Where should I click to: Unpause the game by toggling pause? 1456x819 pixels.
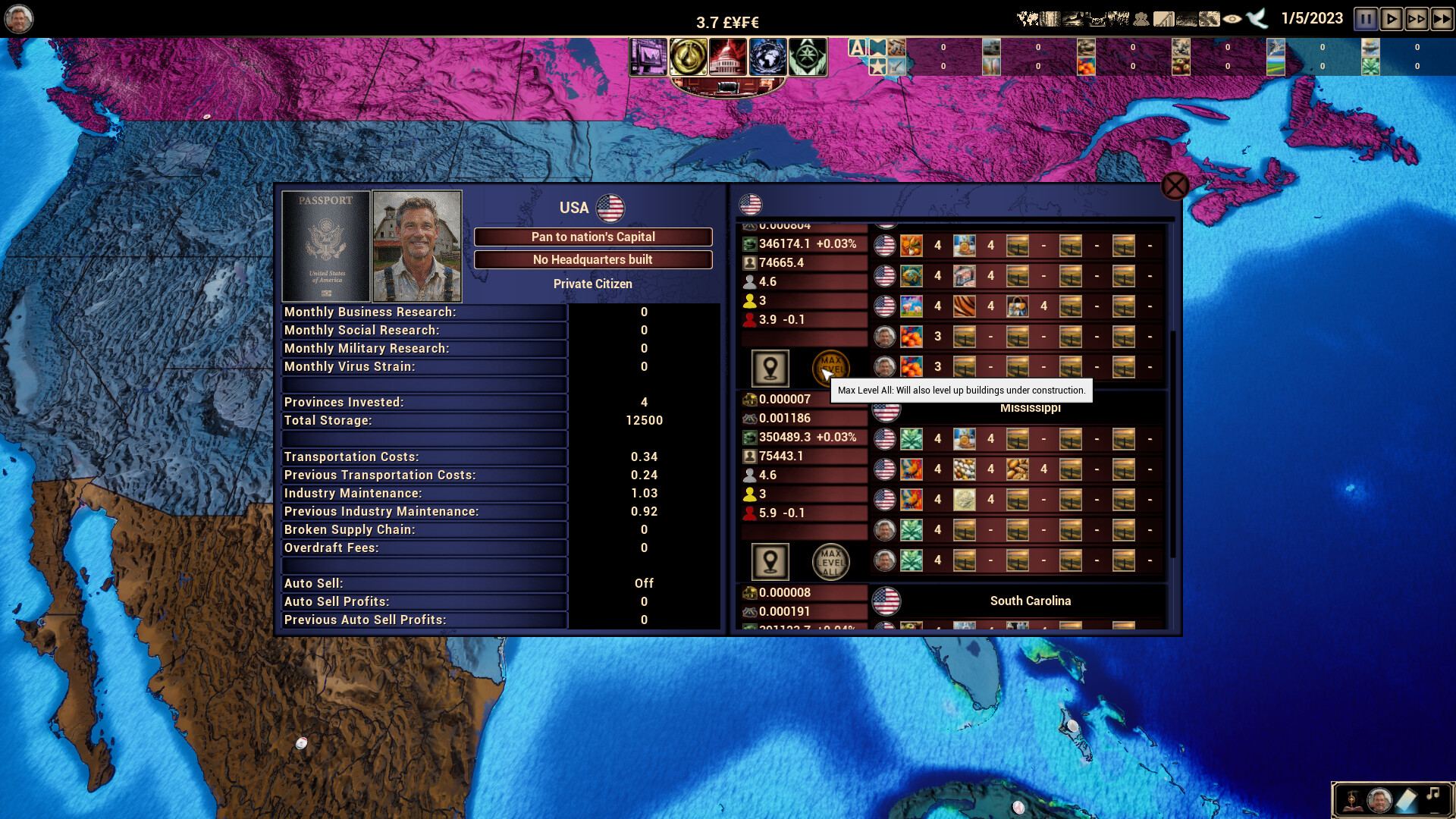[x=1365, y=19]
